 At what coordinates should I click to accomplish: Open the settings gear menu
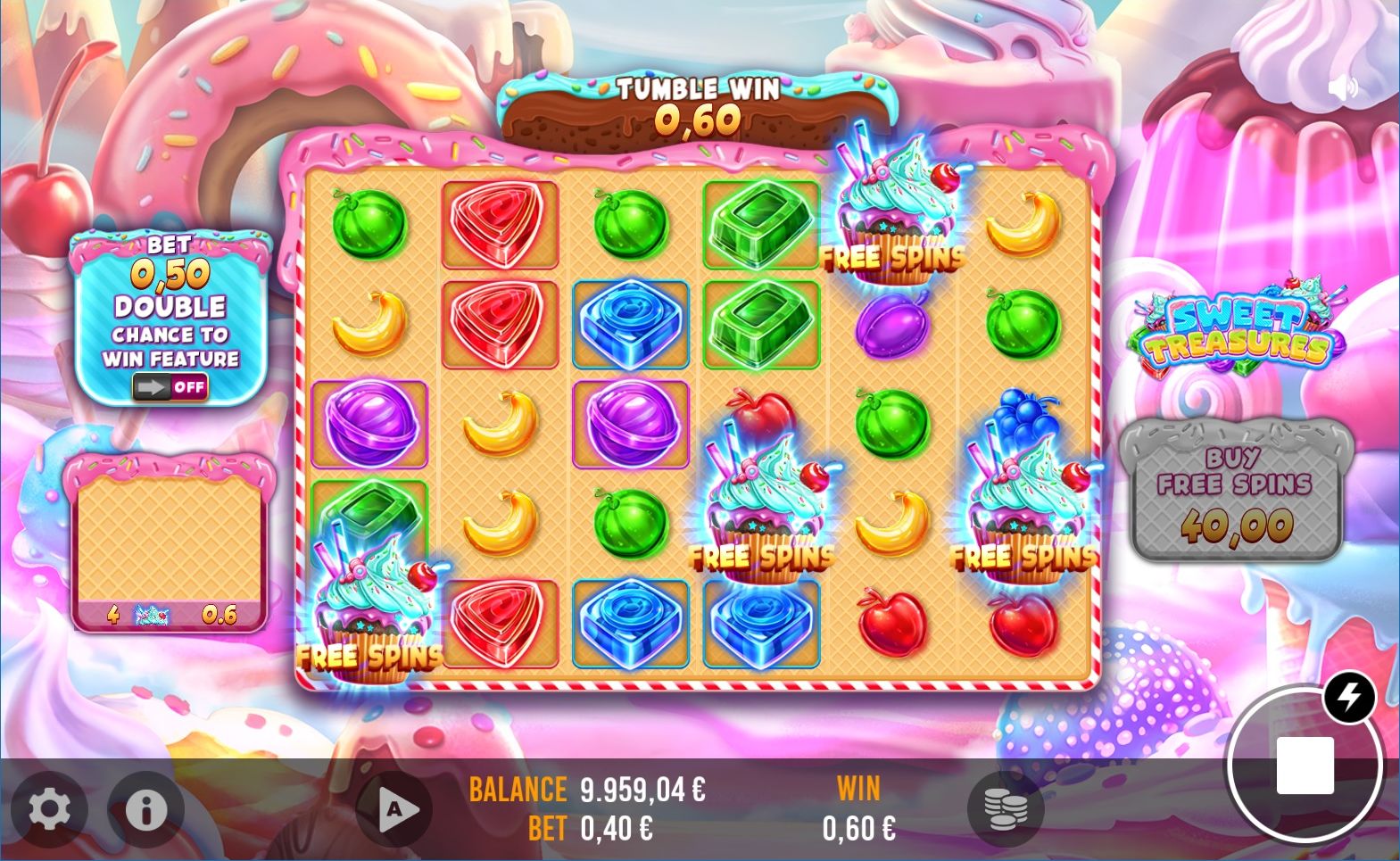(x=49, y=809)
